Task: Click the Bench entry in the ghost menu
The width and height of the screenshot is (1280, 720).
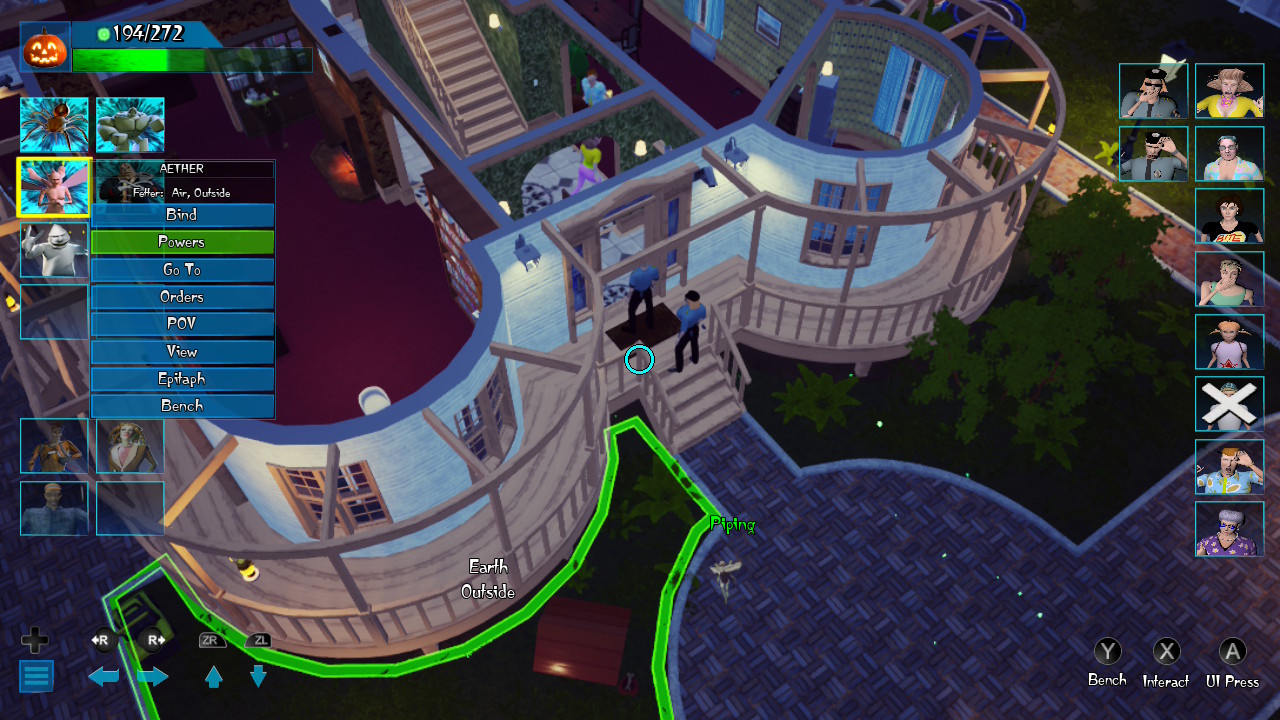Action: 182,406
